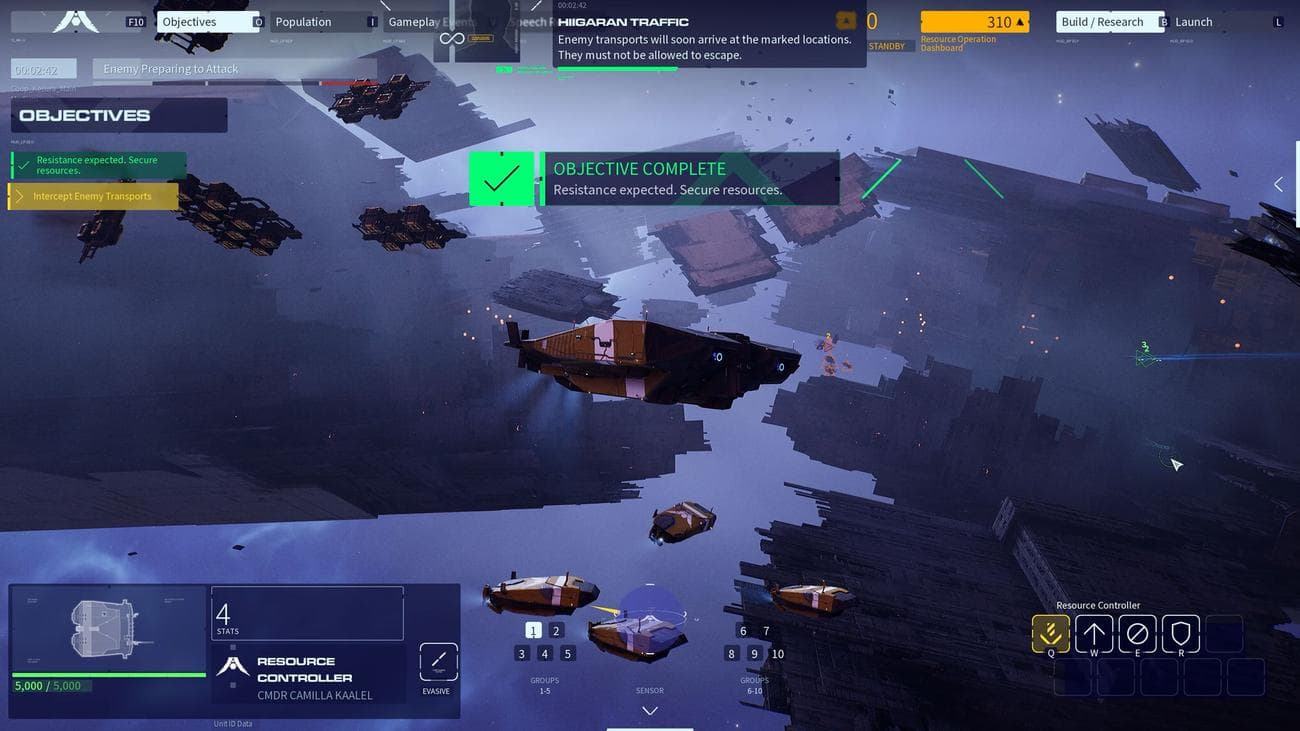Collapse the right-side panel using the chevron arrow
The height and width of the screenshot is (731, 1300).
[1278, 184]
